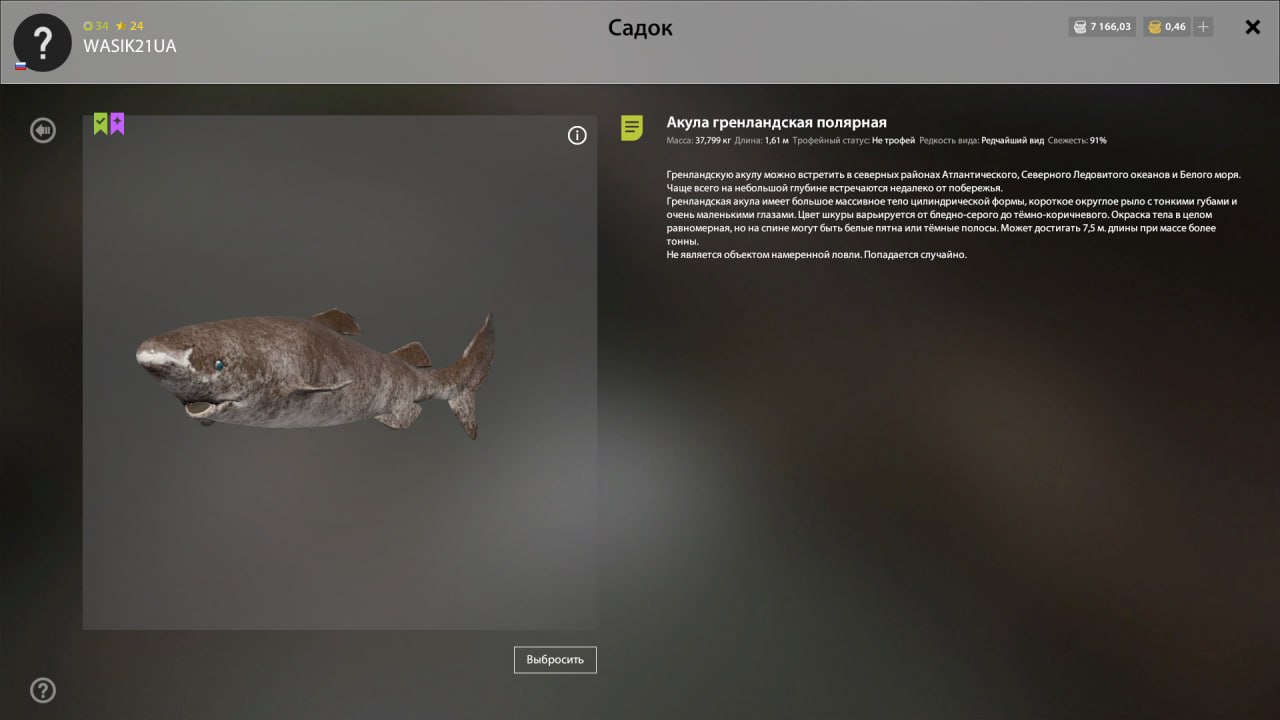Click the Greenland shark 3D preview

pos(315,375)
